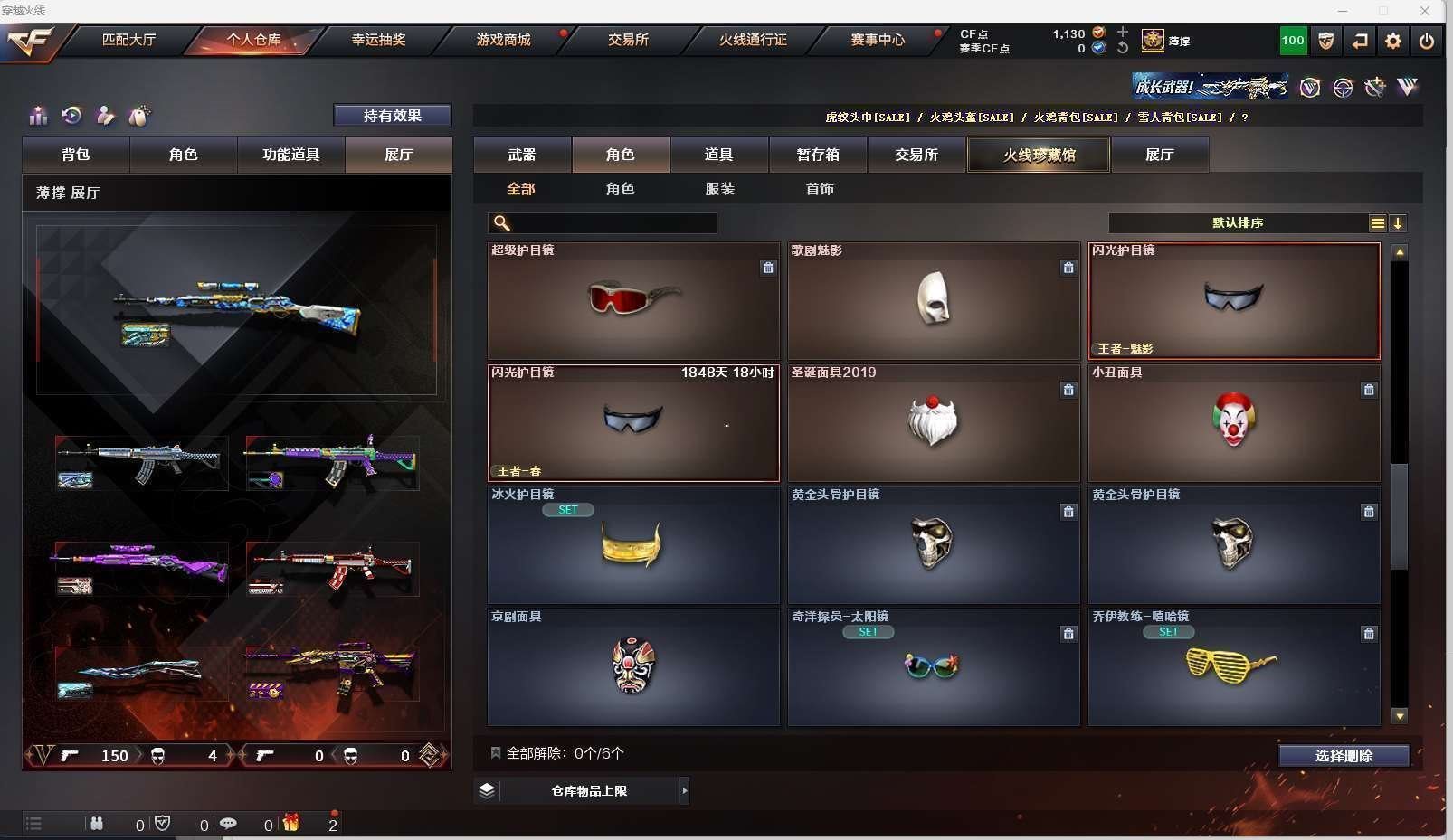Open the 默认排序 sort dropdown

1238,223
